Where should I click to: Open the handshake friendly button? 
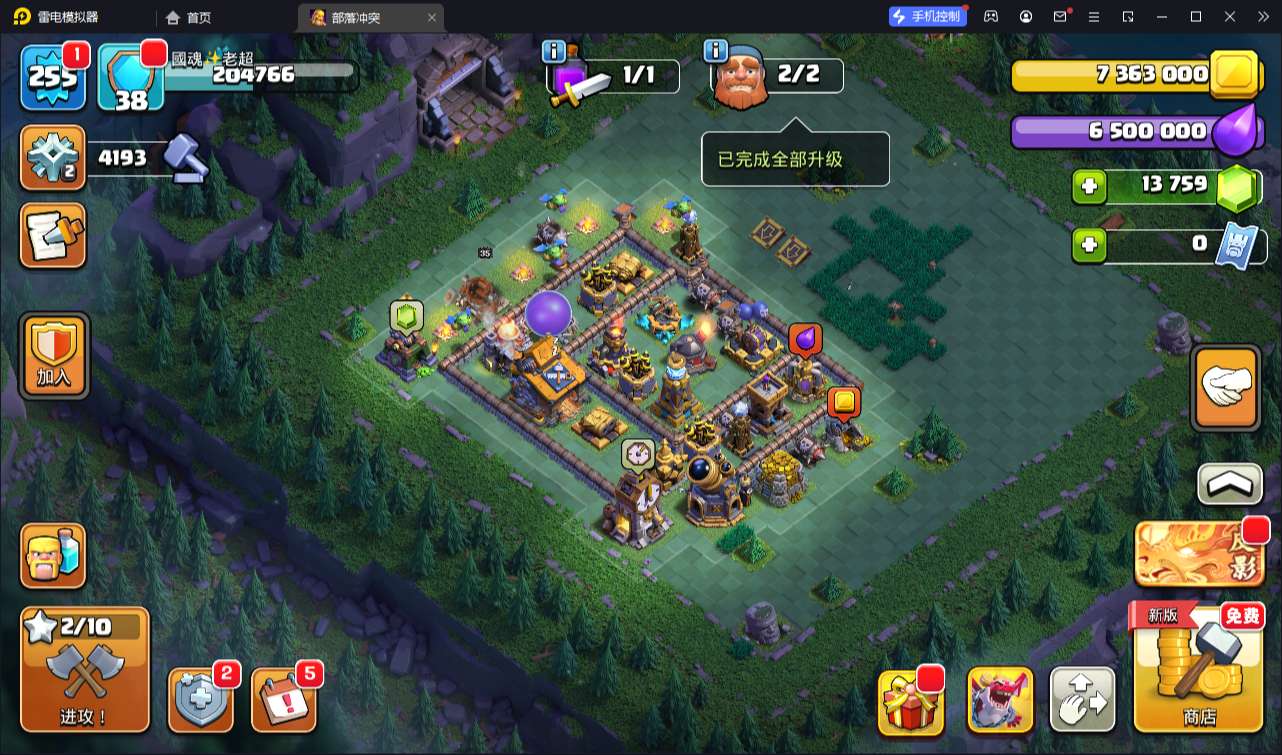point(1226,388)
